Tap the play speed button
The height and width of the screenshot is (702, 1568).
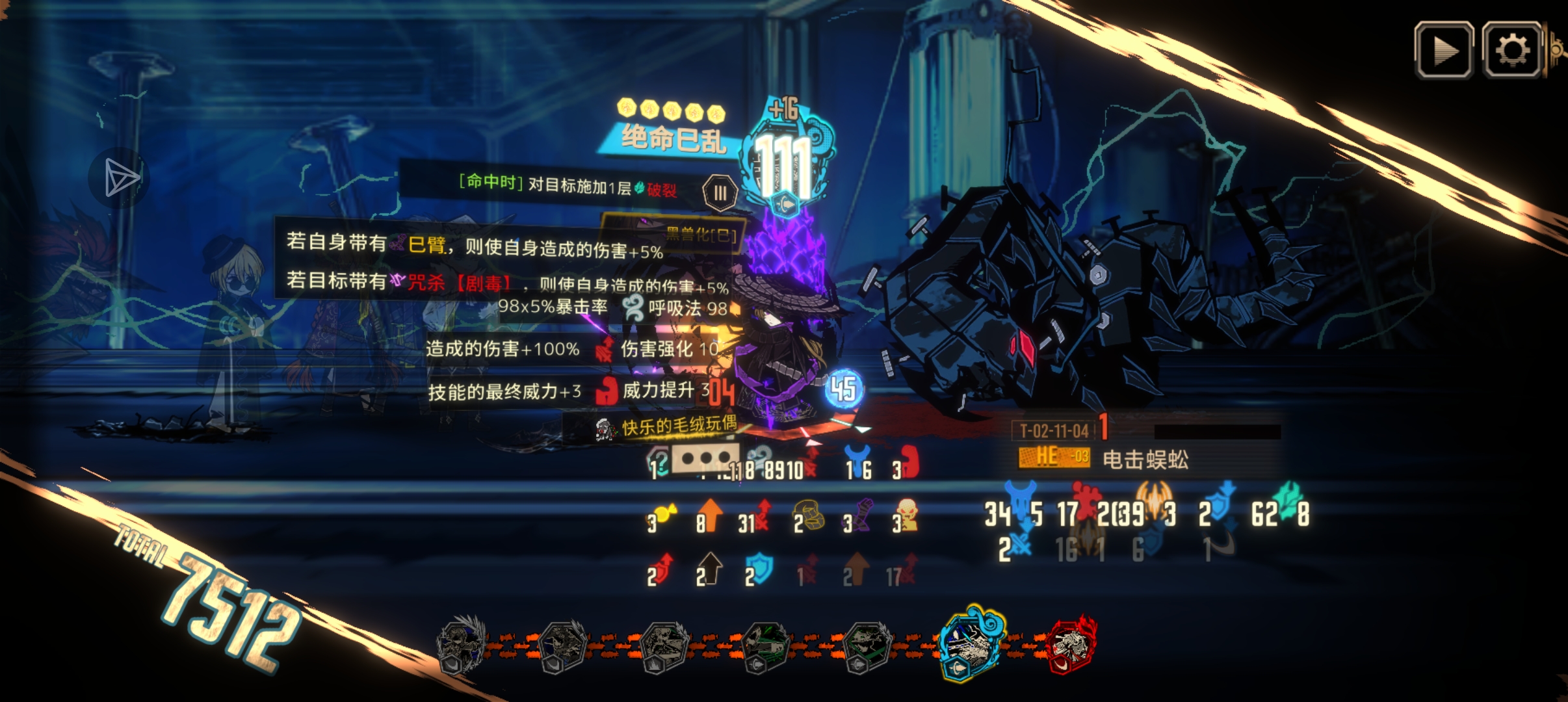click(x=1444, y=51)
